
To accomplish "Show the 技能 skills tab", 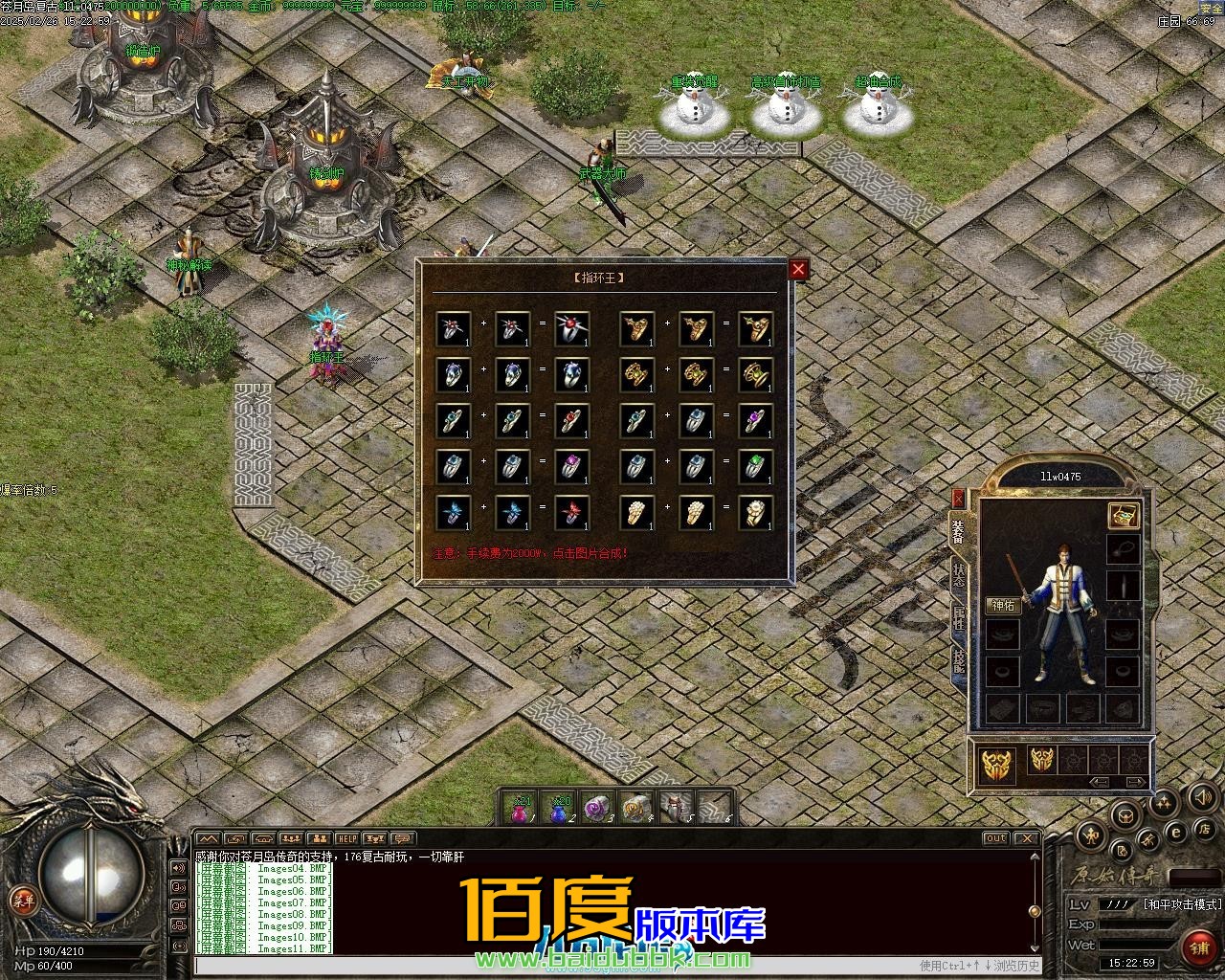I will pyautogui.click(x=958, y=660).
